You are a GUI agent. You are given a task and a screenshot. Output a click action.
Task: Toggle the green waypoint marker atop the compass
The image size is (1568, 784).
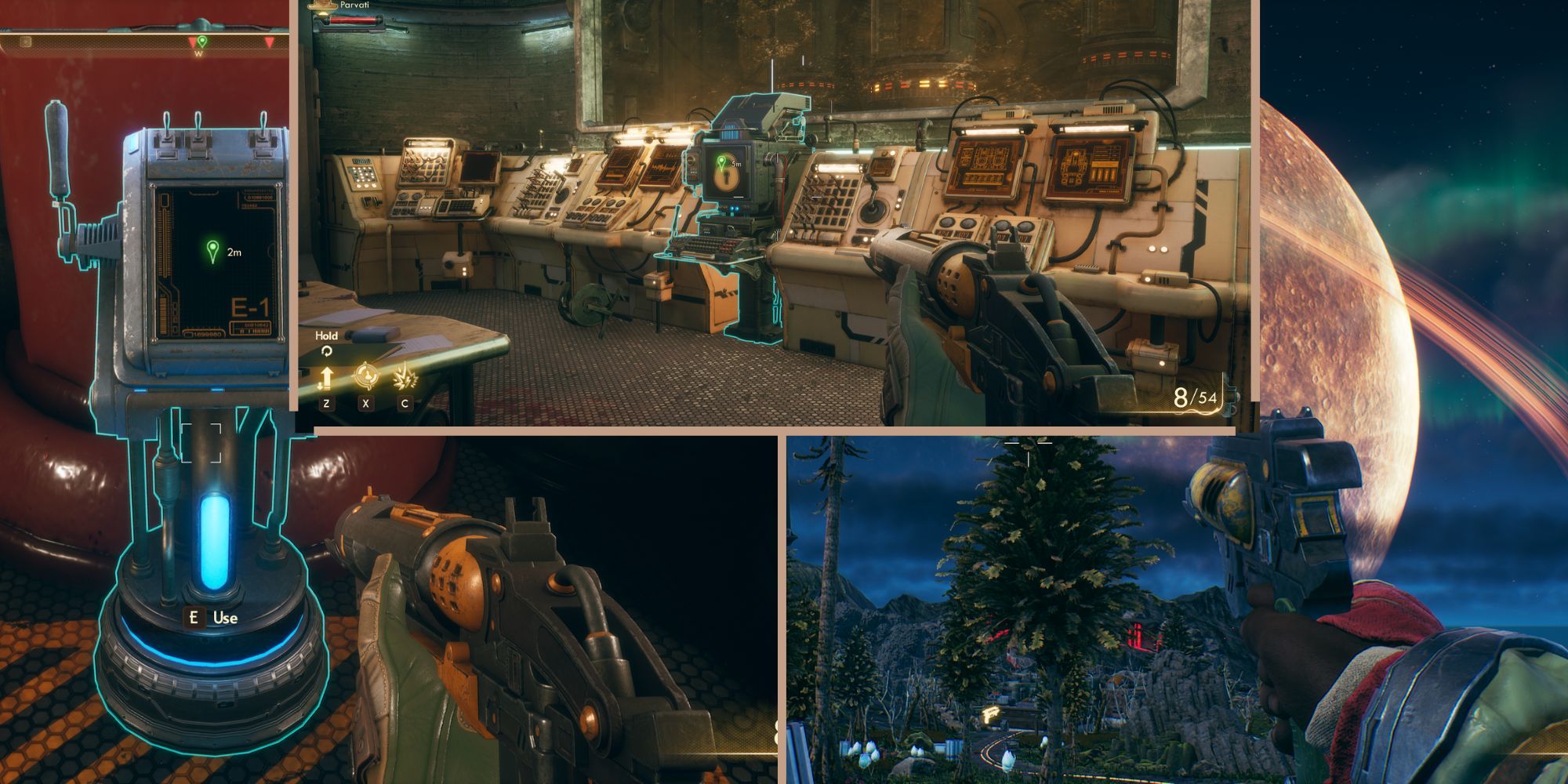[202, 40]
